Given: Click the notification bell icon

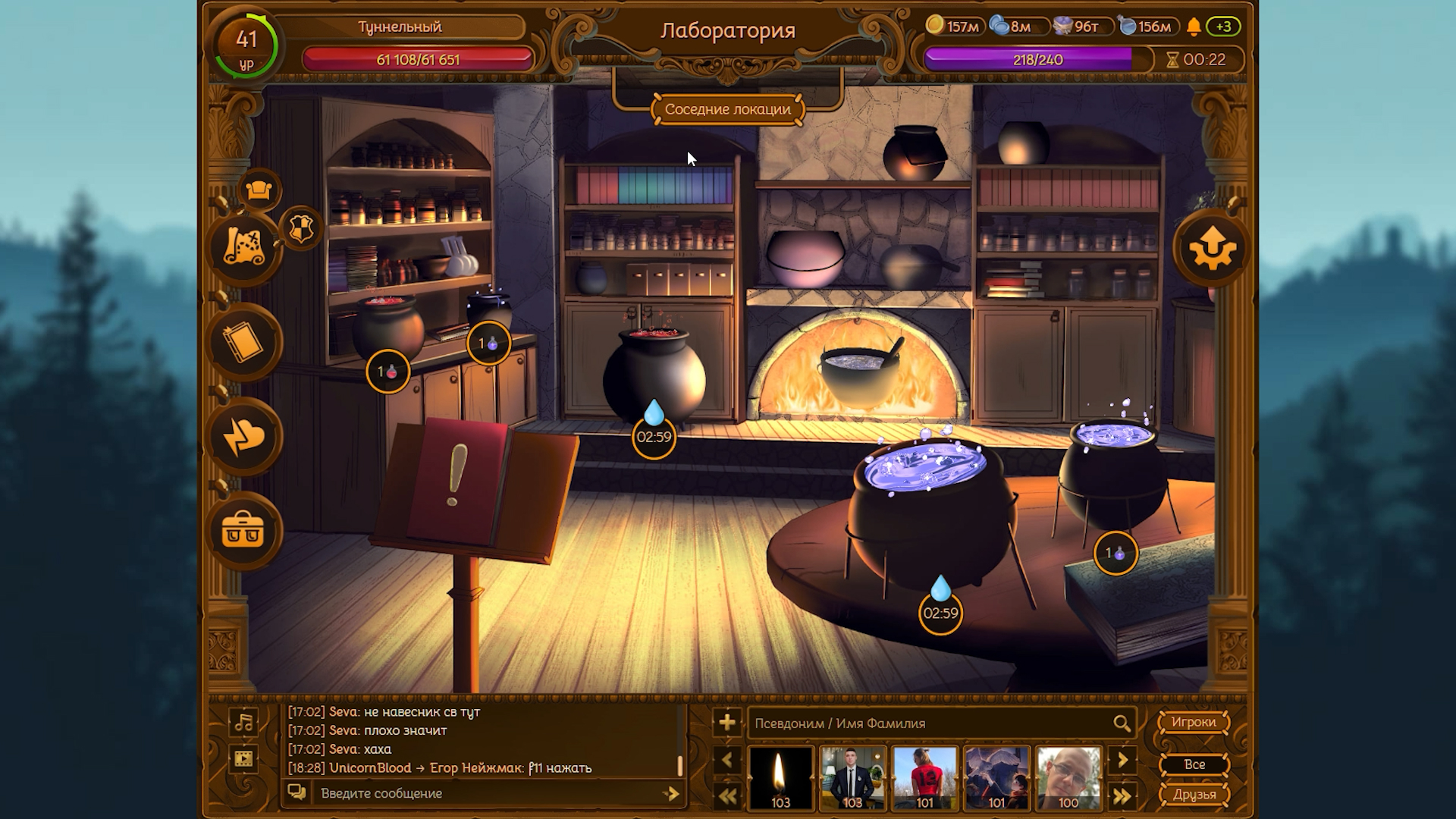Looking at the screenshot, I should coord(1194,27).
